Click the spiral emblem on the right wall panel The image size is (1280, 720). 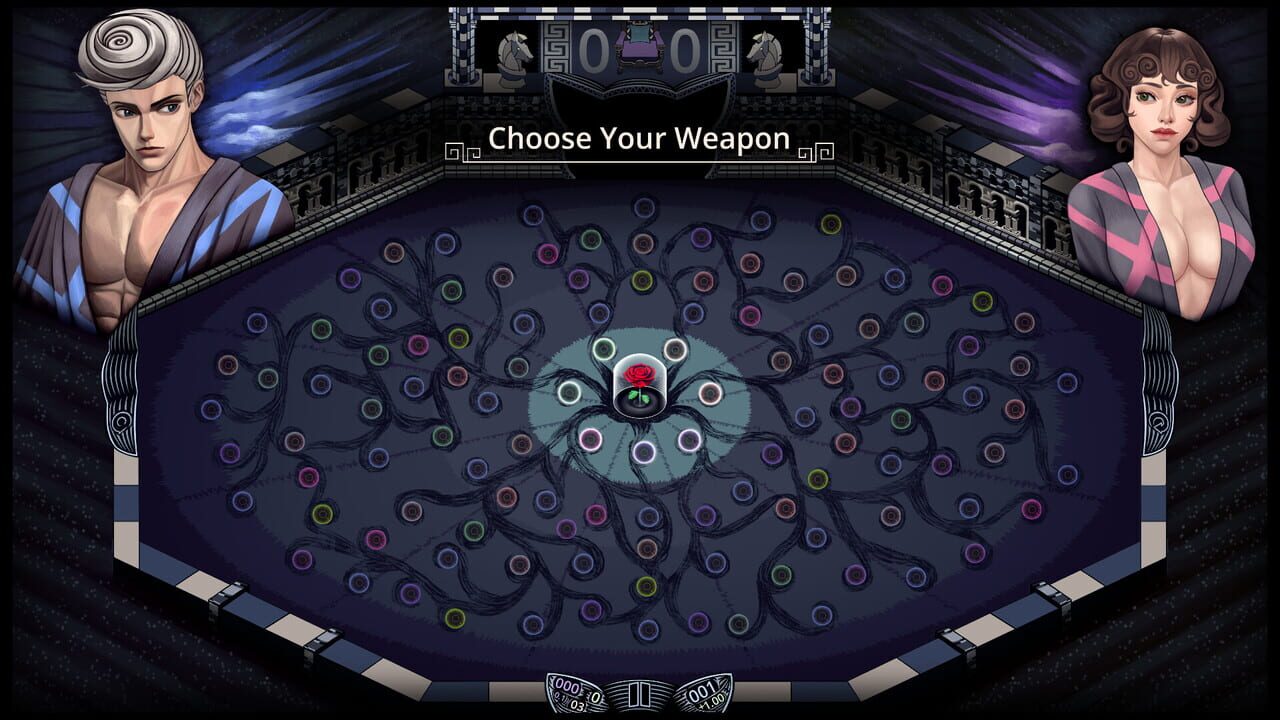tap(1157, 423)
